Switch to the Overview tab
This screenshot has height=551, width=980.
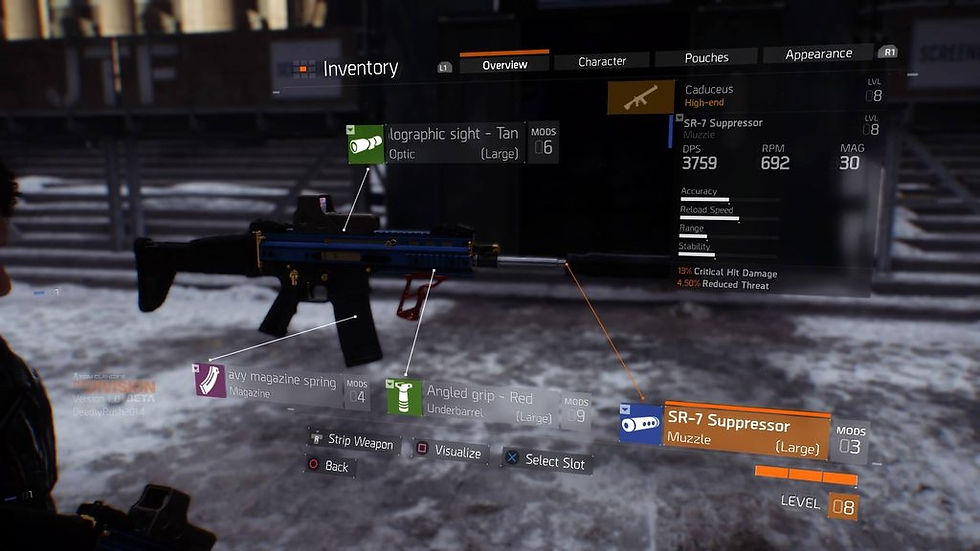click(504, 65)
